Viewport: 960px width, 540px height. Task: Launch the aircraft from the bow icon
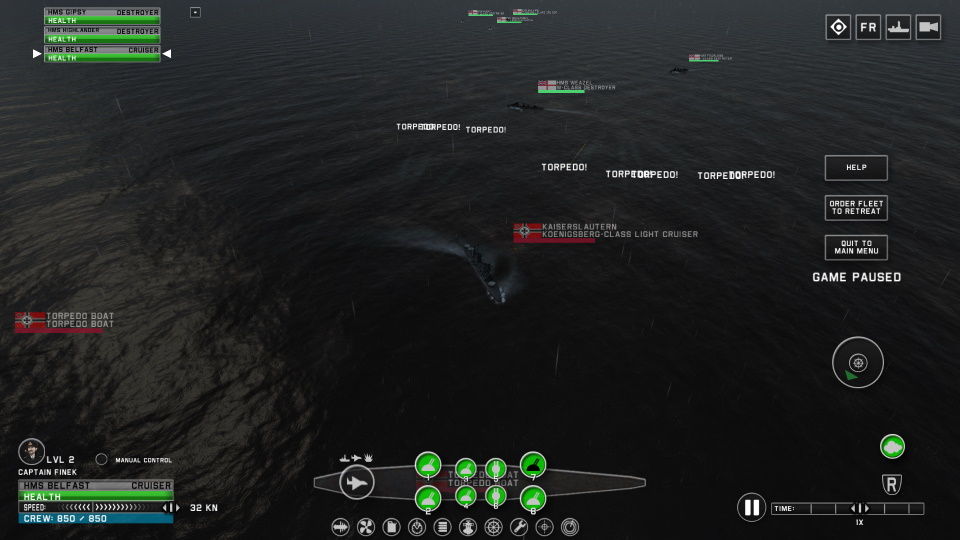[x=356, y=483]
